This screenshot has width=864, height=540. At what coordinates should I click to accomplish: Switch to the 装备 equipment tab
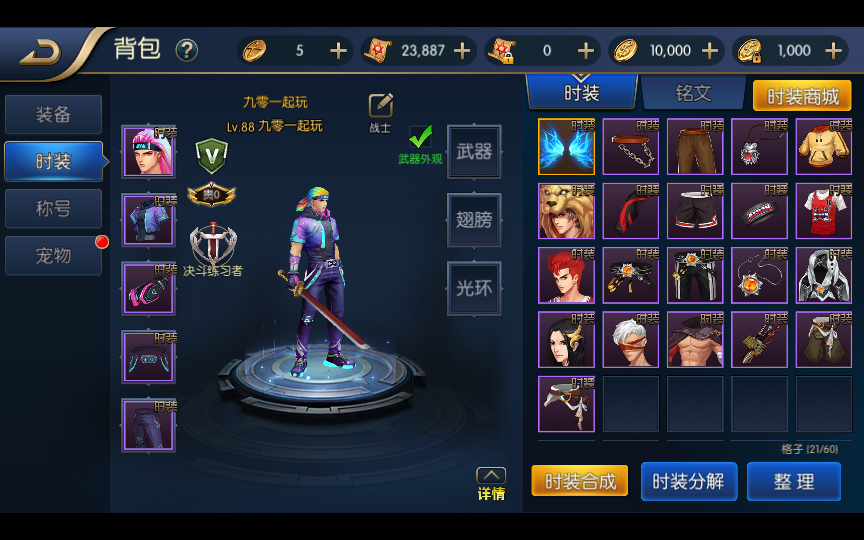(54, 115)
